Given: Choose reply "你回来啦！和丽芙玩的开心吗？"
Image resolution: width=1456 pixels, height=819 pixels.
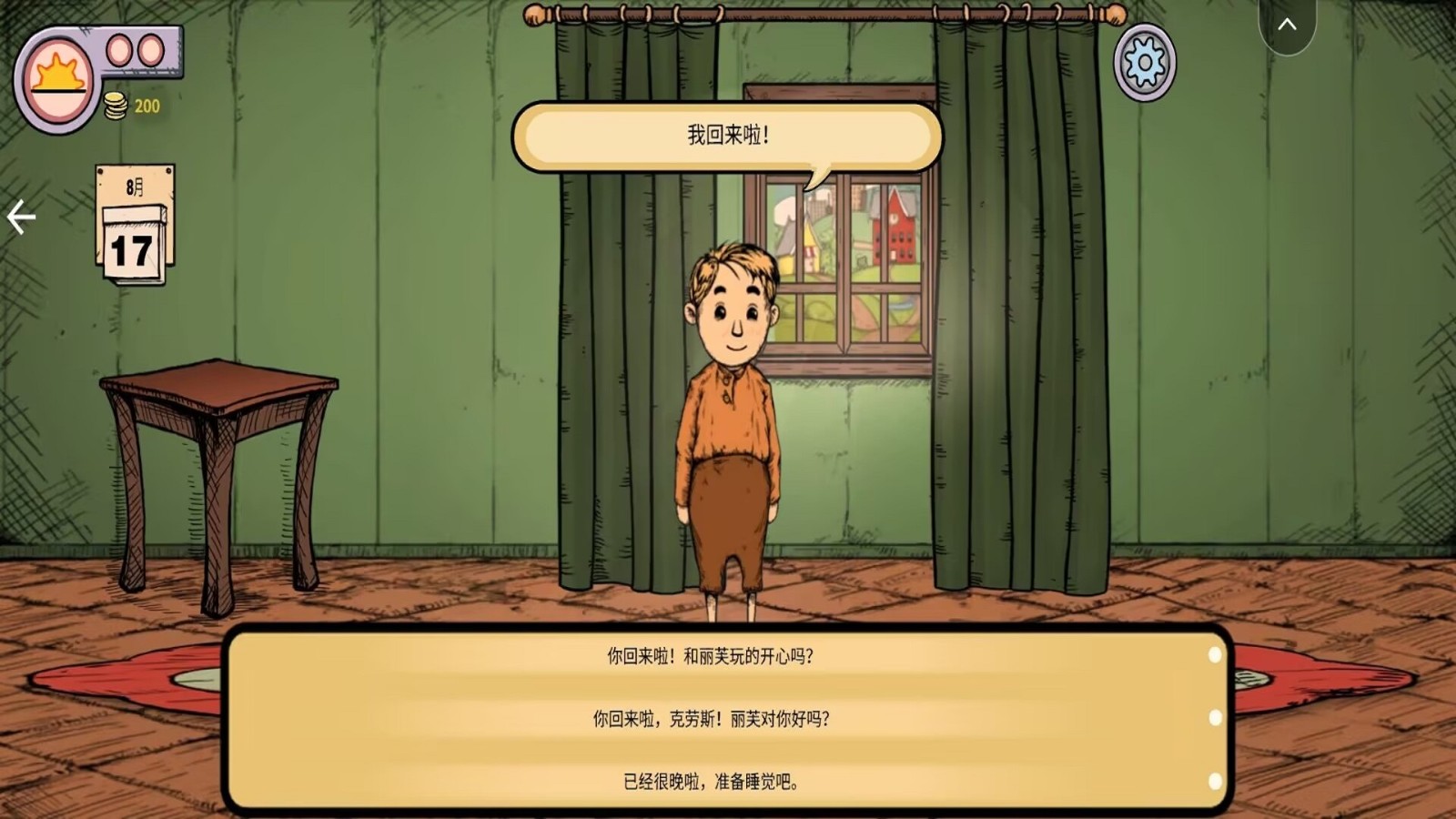Looking at the screenshot, I should click(711, 656).
